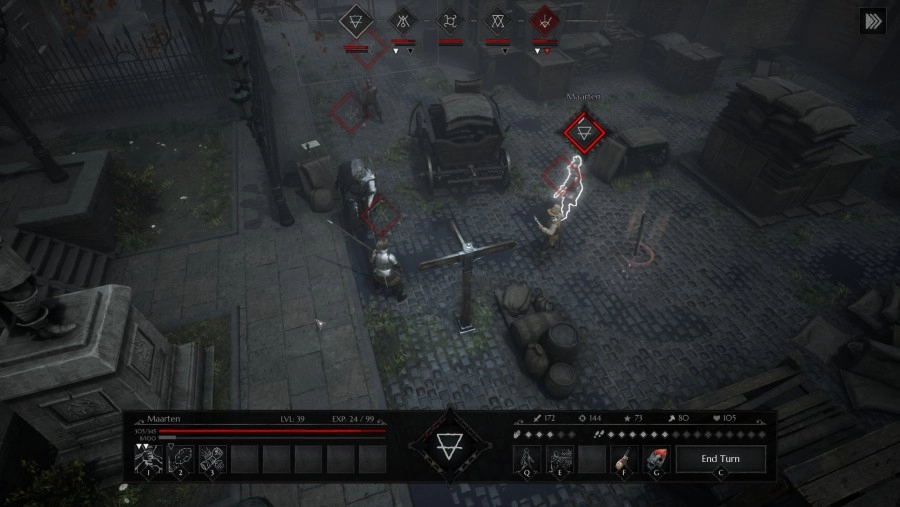Choose the third turn order emblem
The image size is (900, 507).
(x=450, y=20)
